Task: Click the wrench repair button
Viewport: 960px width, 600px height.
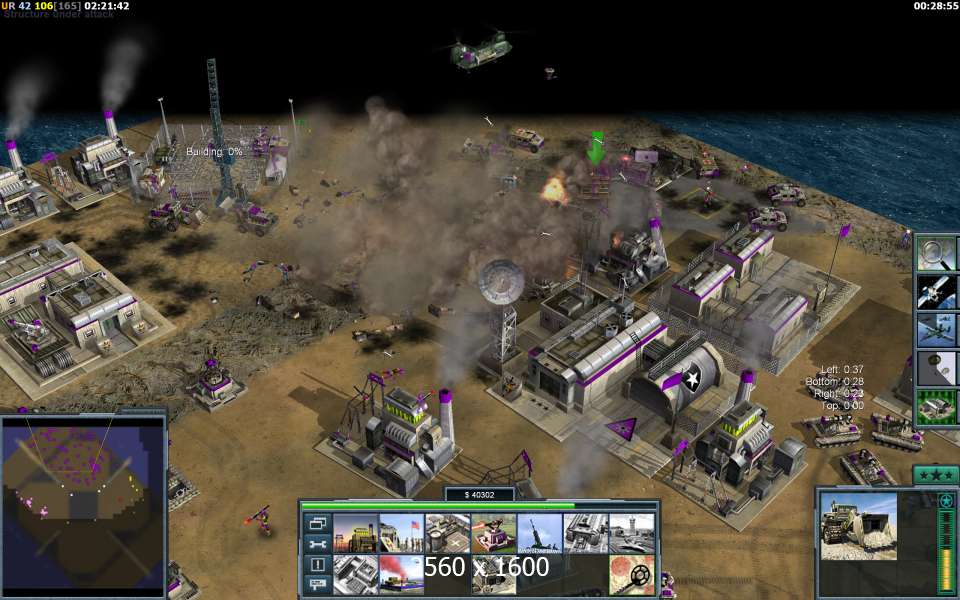Action: coord(318,544)
